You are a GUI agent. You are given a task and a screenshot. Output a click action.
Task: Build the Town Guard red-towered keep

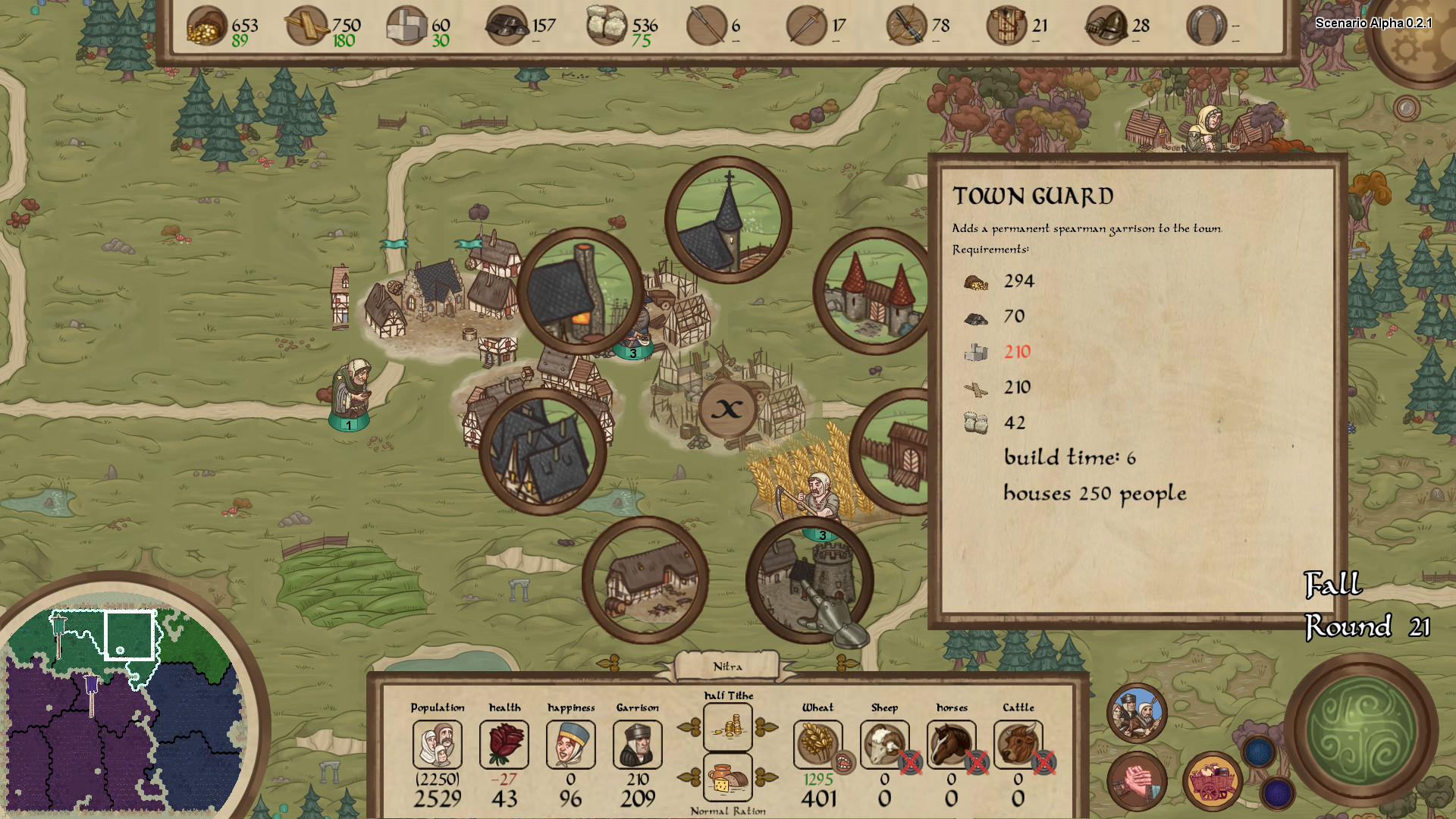pyautogui.click(x=874, y=291)
